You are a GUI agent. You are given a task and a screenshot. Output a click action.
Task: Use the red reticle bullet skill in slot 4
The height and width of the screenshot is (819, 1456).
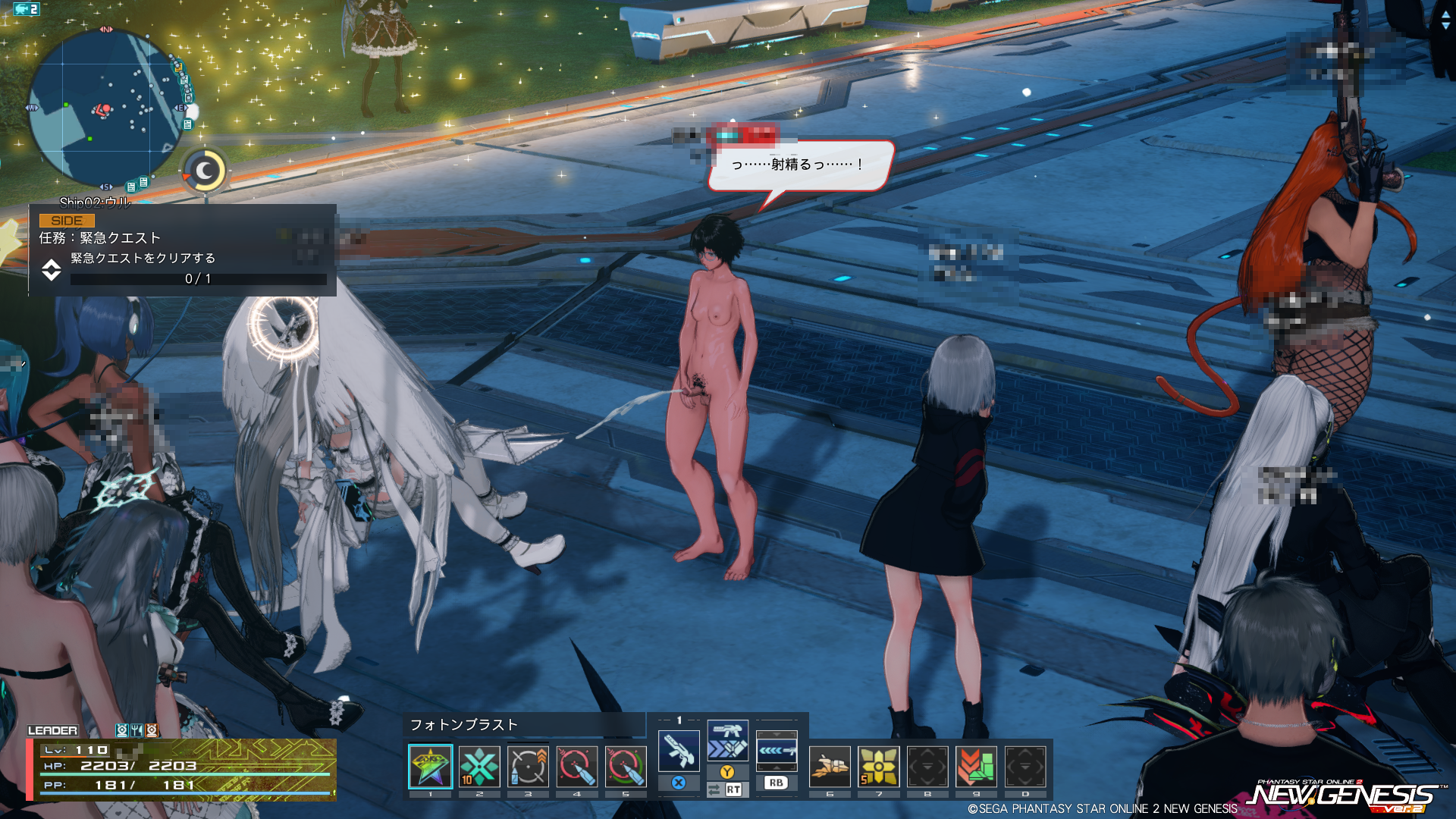pos(576,767)
